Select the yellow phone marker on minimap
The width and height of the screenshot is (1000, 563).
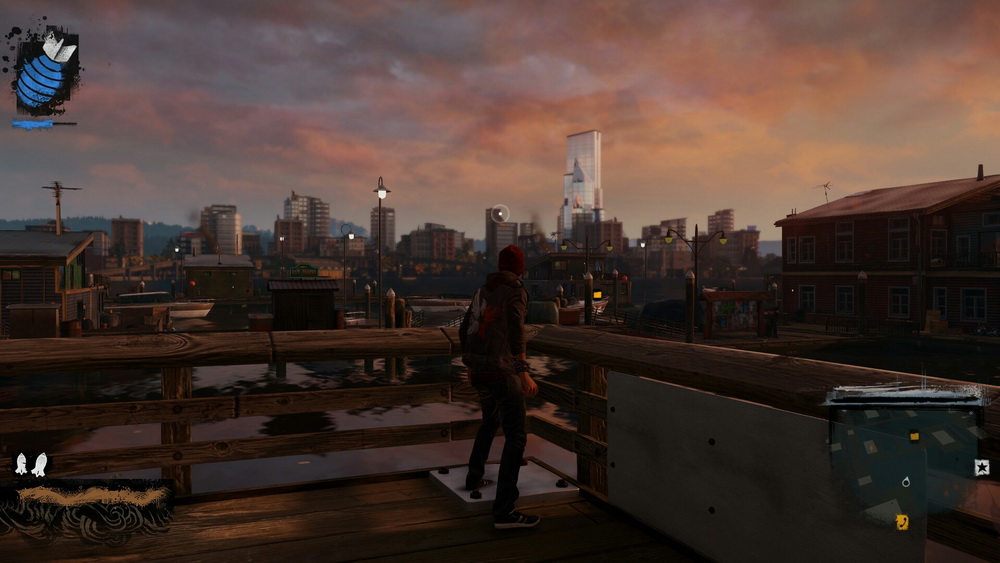click(902, 521)
